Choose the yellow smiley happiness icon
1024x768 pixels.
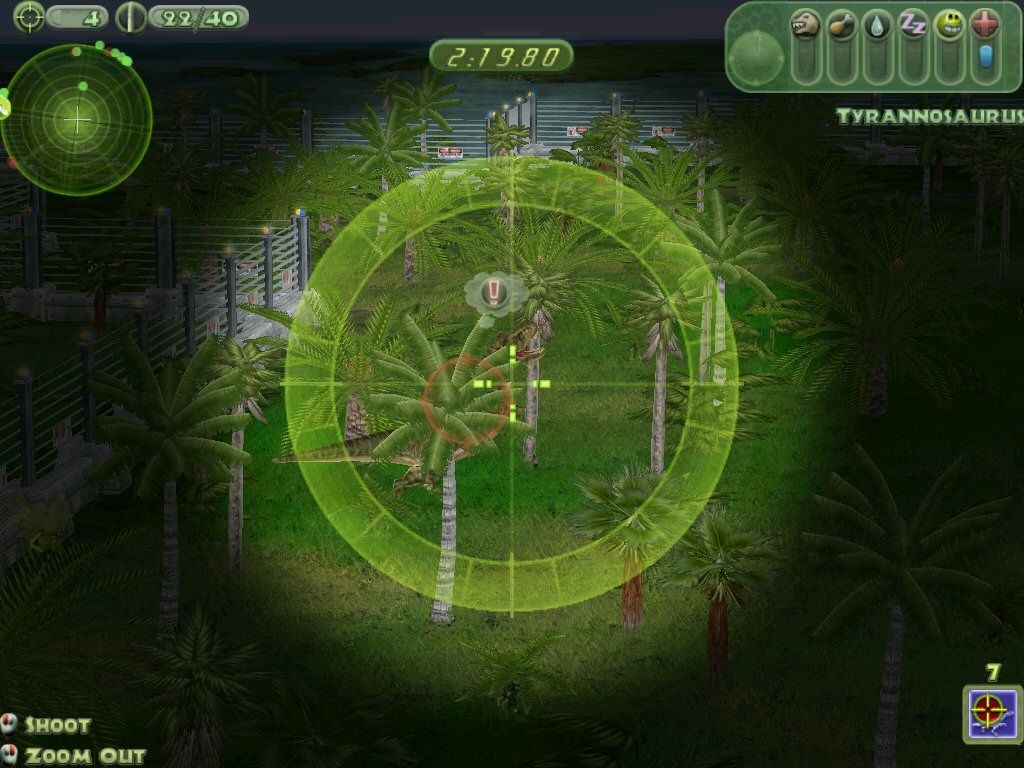[x=948, y=25]
